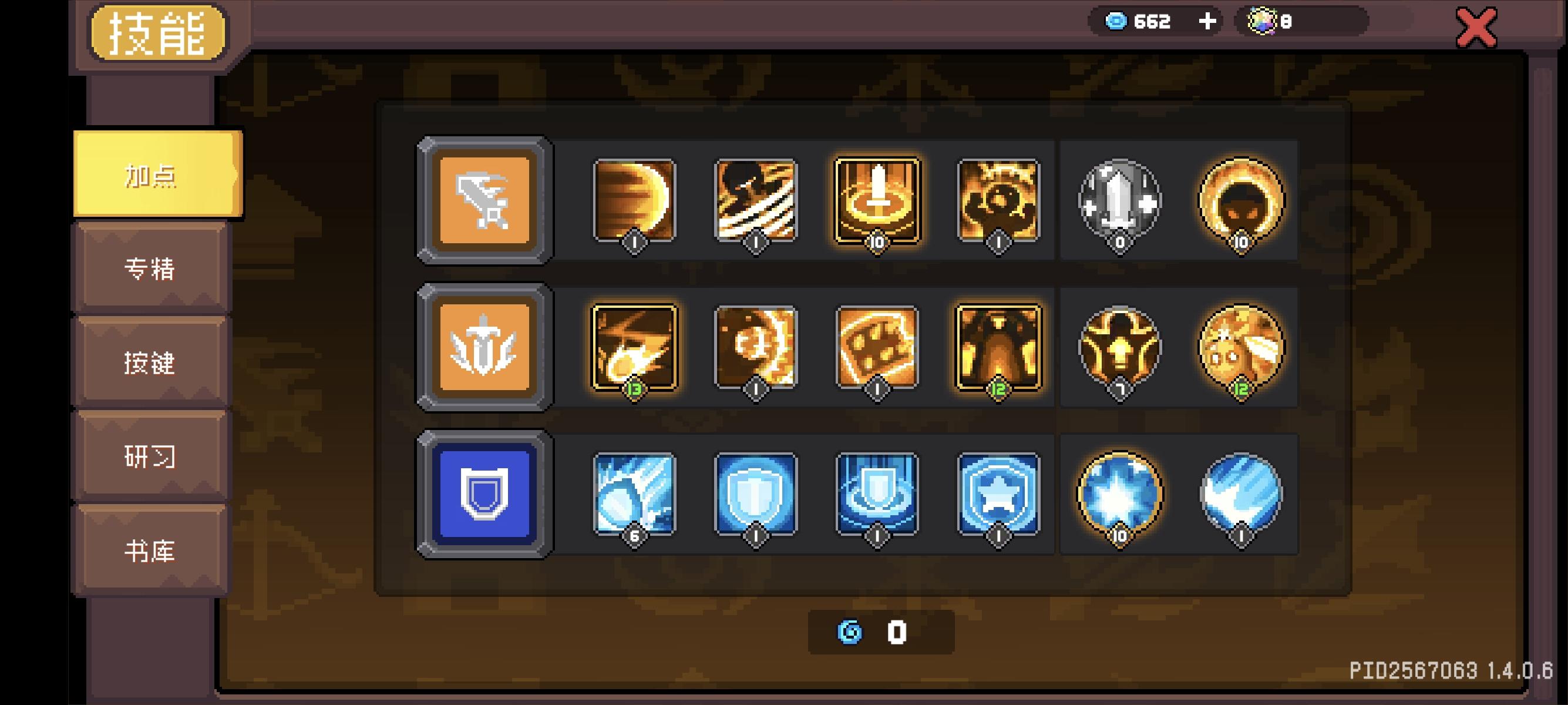Screen dimensions: 1568x705
Task: Open the 按键 settings tab
Action: coord(150,364)
